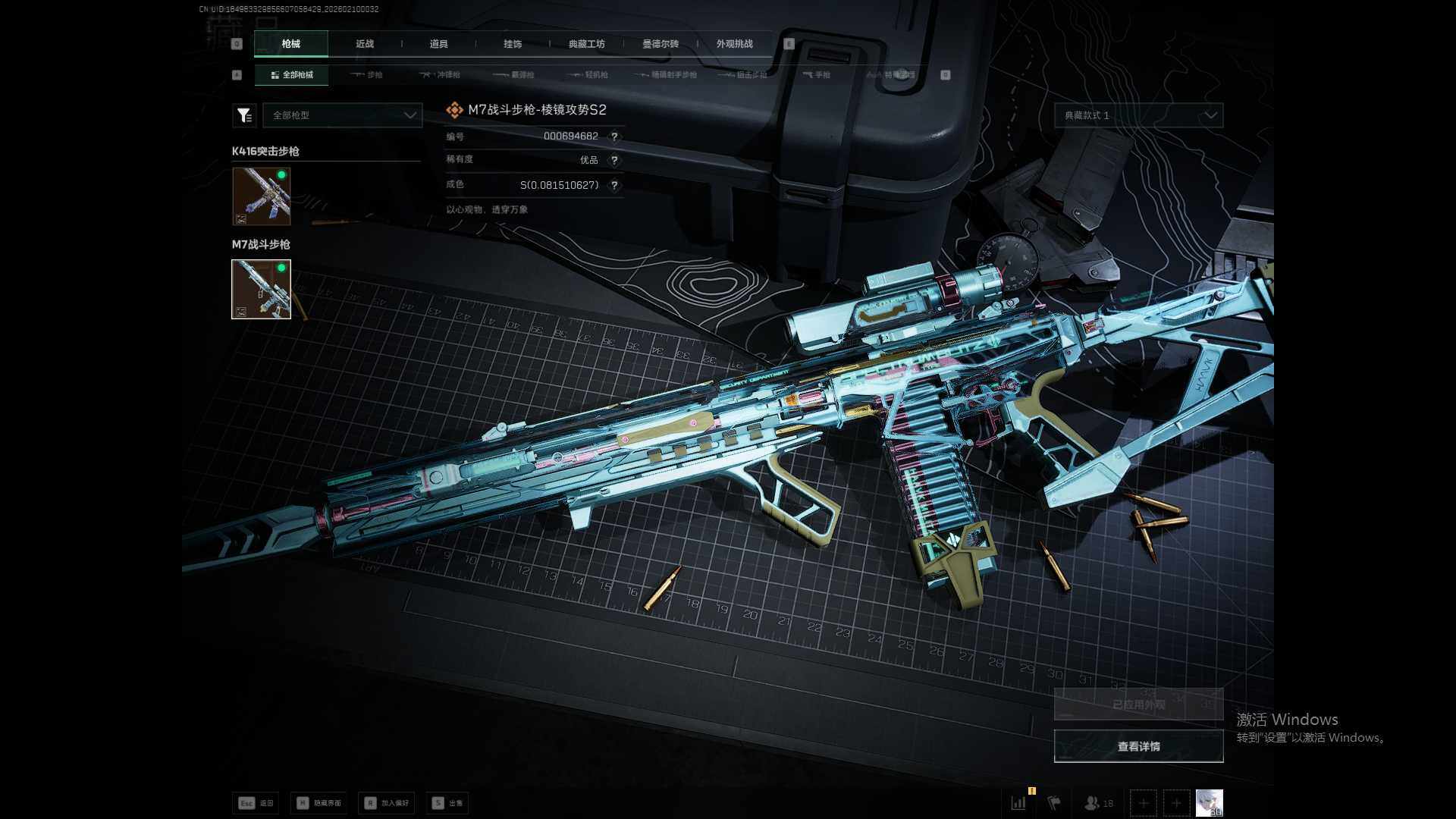
Task: Open the 典藏款式 1 style dropdown
Action: click(1138, 115)
